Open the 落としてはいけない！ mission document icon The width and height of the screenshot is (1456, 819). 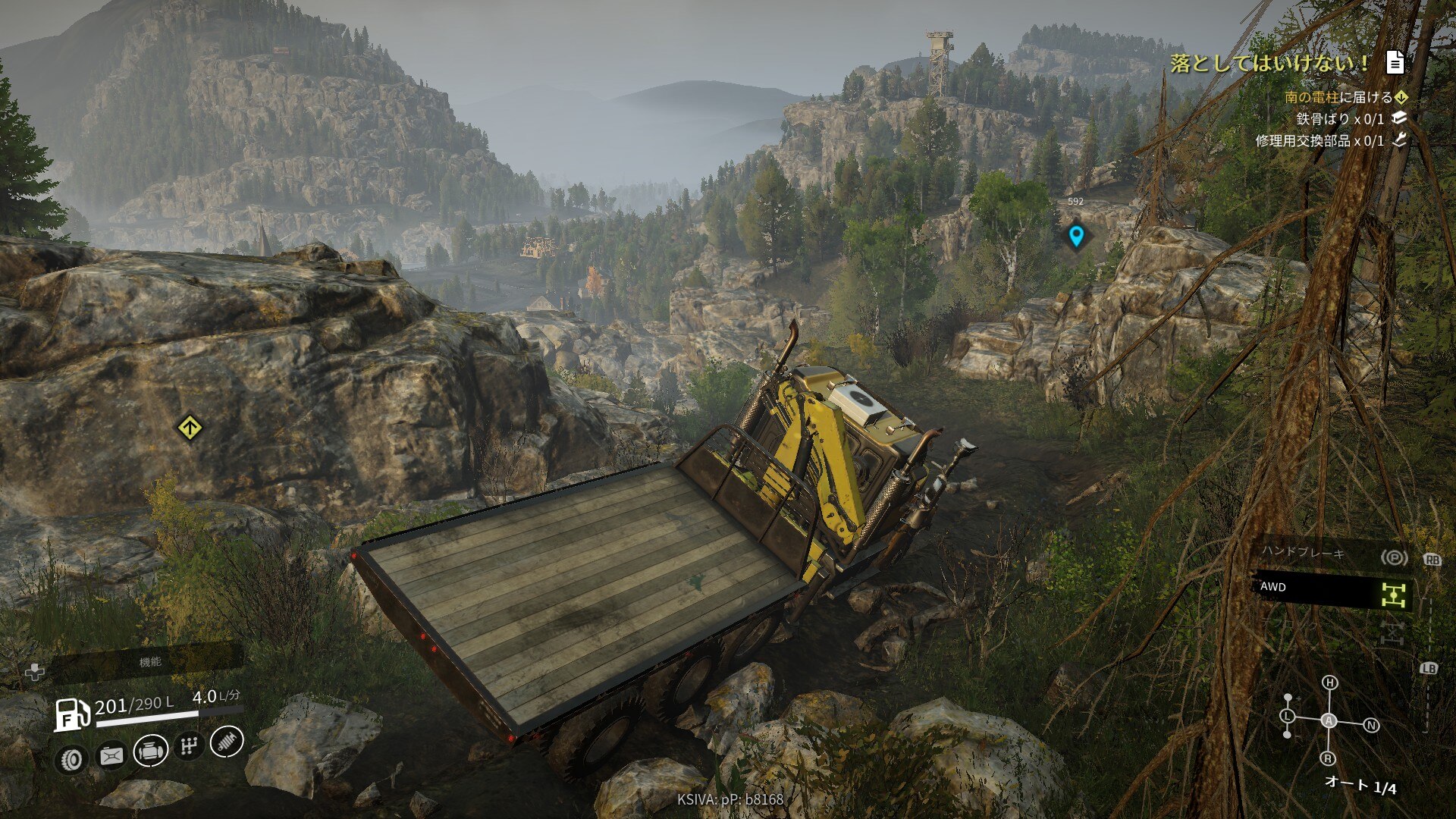(x=1395, y=63)
